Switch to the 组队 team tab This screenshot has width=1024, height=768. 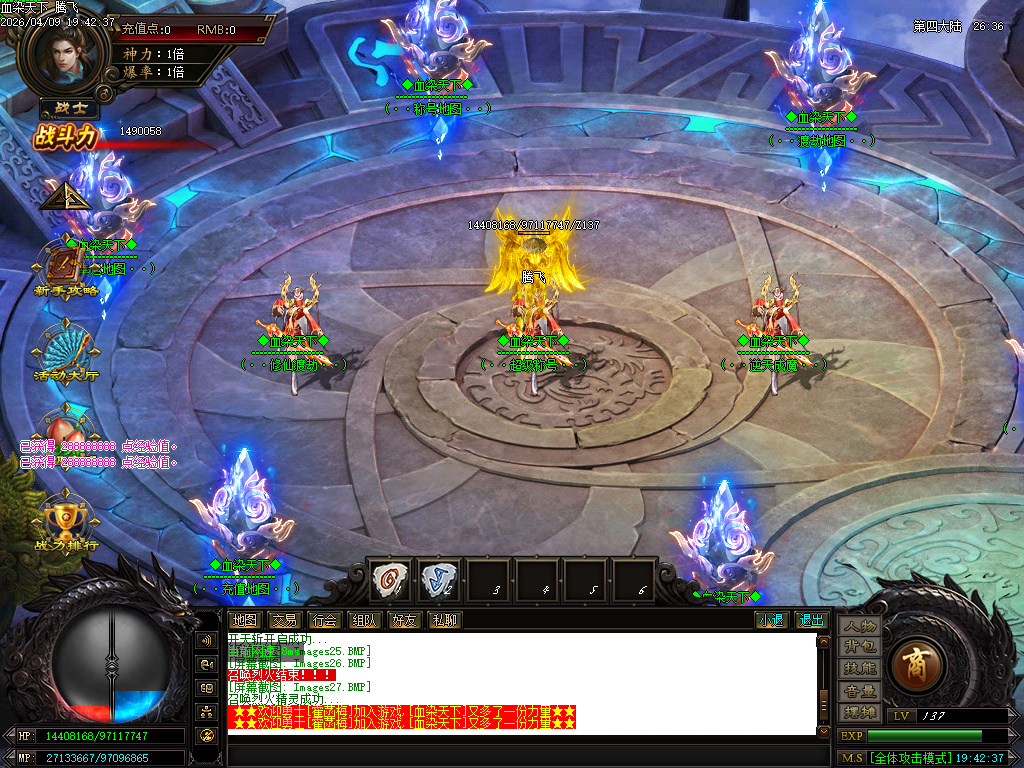[x=364, y=620]
